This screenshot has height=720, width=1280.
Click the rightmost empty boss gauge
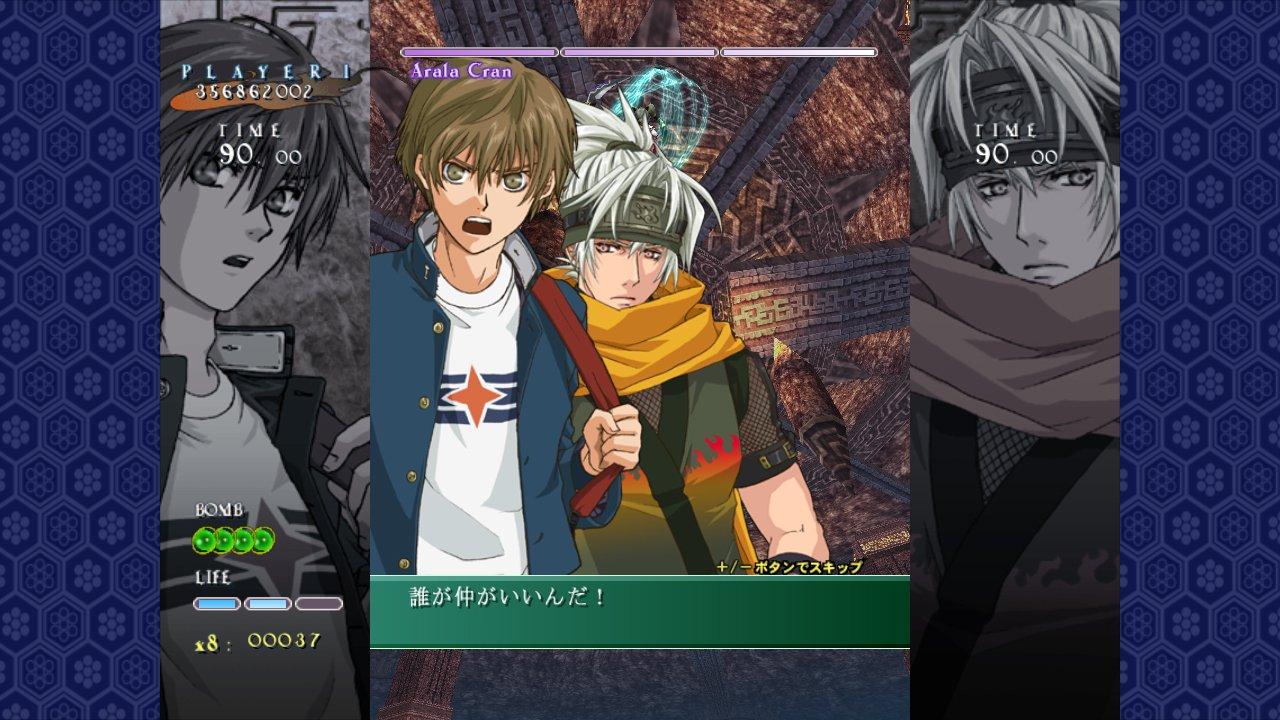[800, 49]
